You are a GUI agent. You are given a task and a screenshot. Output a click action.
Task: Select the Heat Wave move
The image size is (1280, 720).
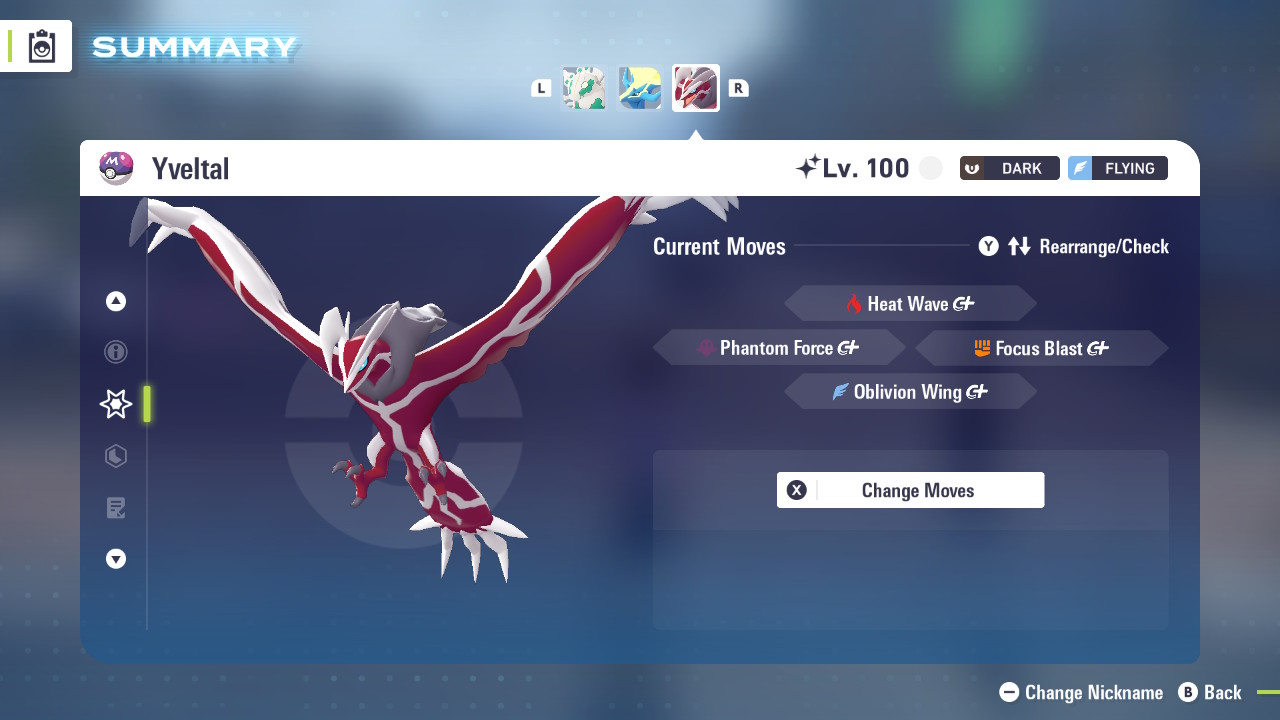910,304
